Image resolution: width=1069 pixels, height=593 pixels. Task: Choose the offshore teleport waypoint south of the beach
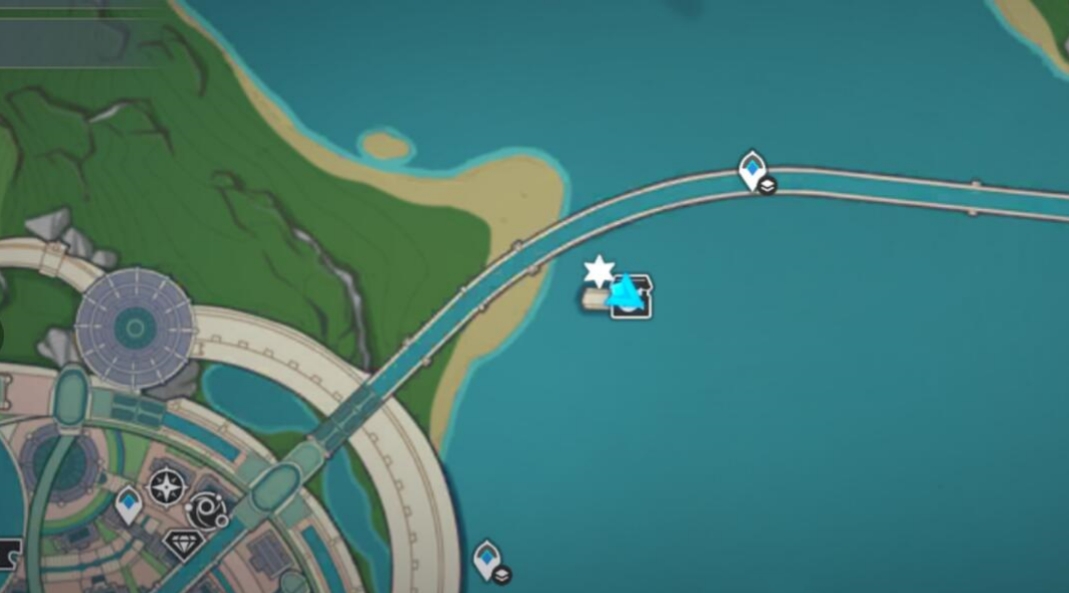487,559
